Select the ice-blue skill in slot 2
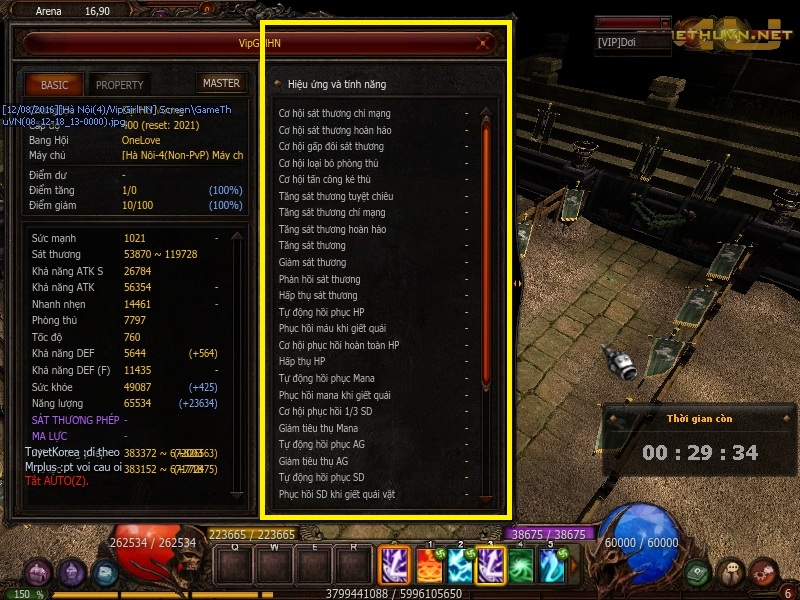Screen dimensions: 800x600 (460, 566)
